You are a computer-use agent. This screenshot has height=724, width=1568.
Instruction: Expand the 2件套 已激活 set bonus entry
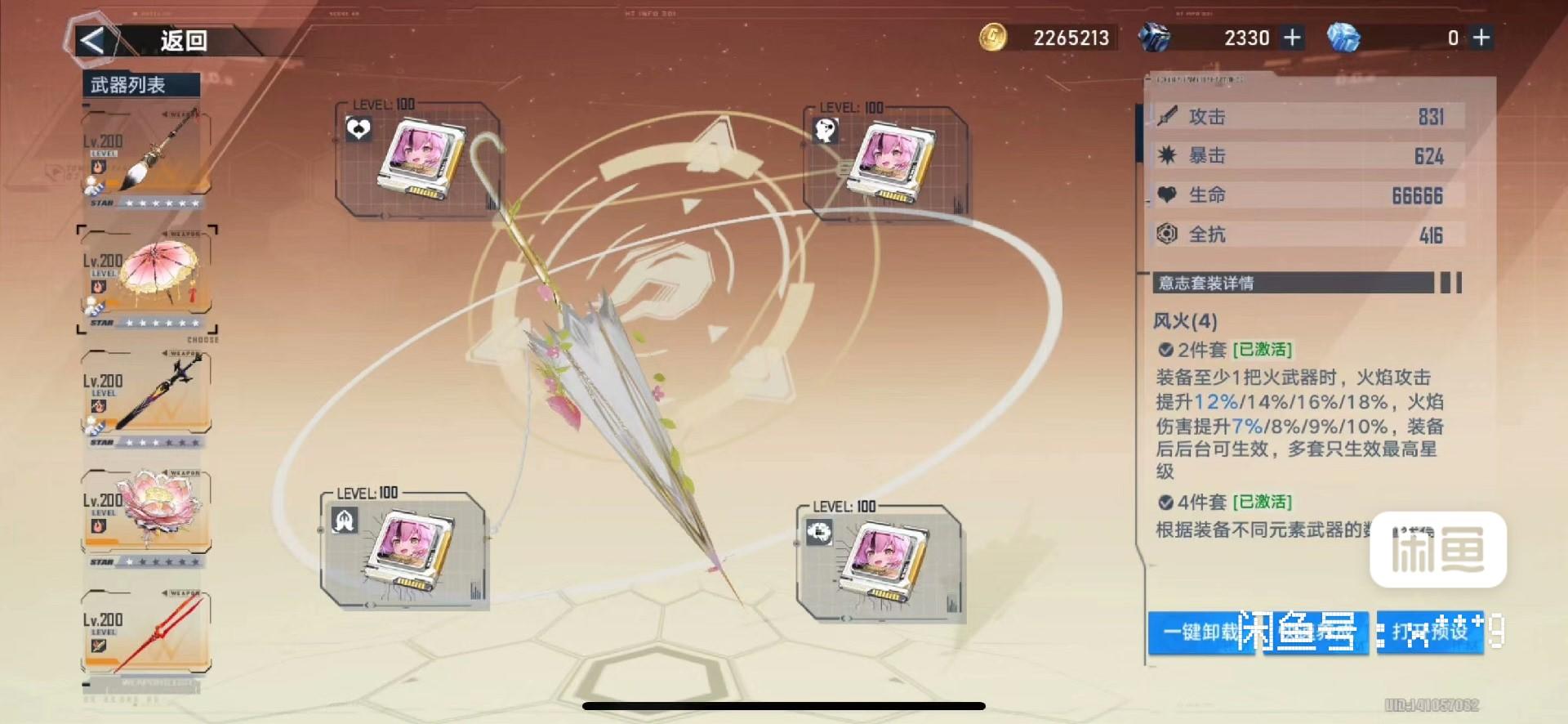[1223, 349]
